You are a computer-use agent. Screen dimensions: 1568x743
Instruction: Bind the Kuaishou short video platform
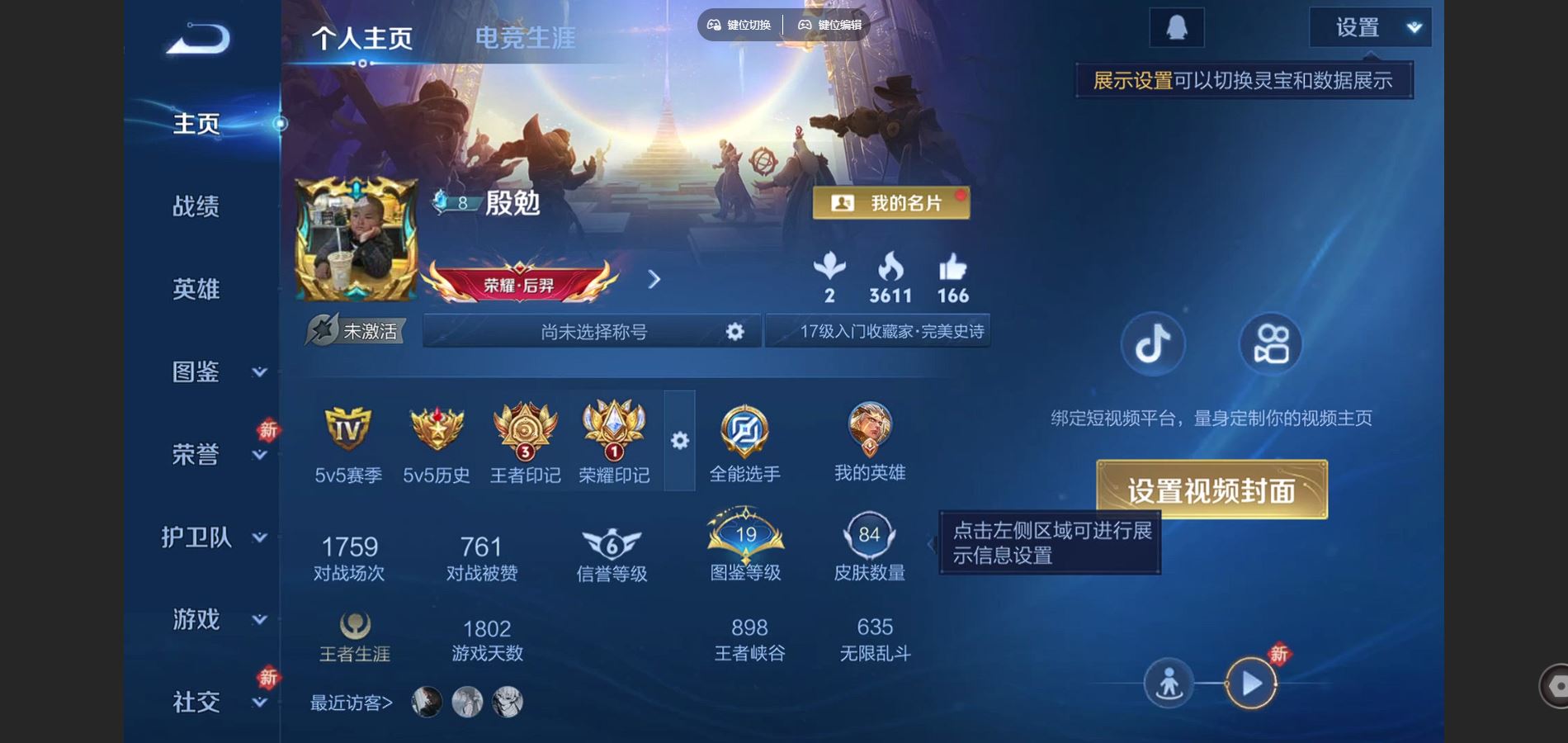(x=1271, y=345)
